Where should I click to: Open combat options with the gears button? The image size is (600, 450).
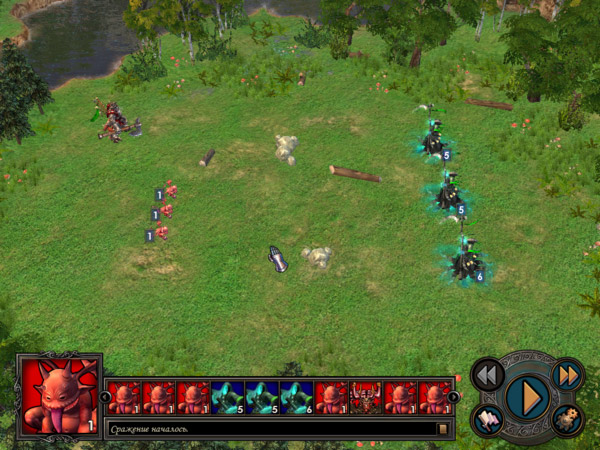[567, 420]
